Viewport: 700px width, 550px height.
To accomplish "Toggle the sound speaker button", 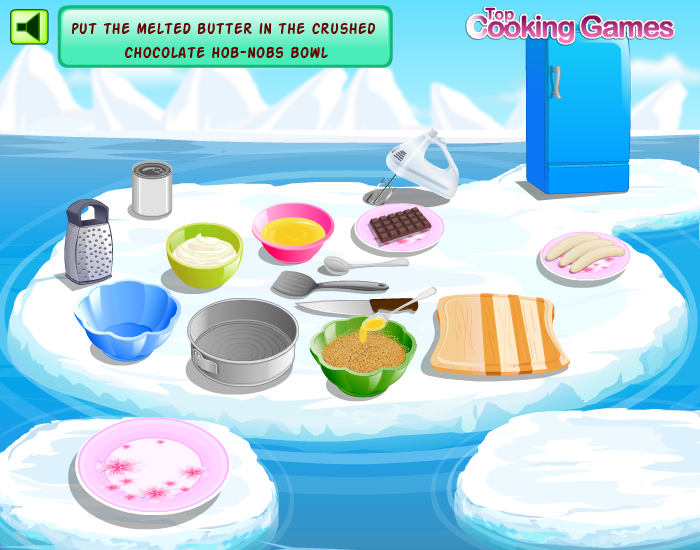I will pos(29,27).
